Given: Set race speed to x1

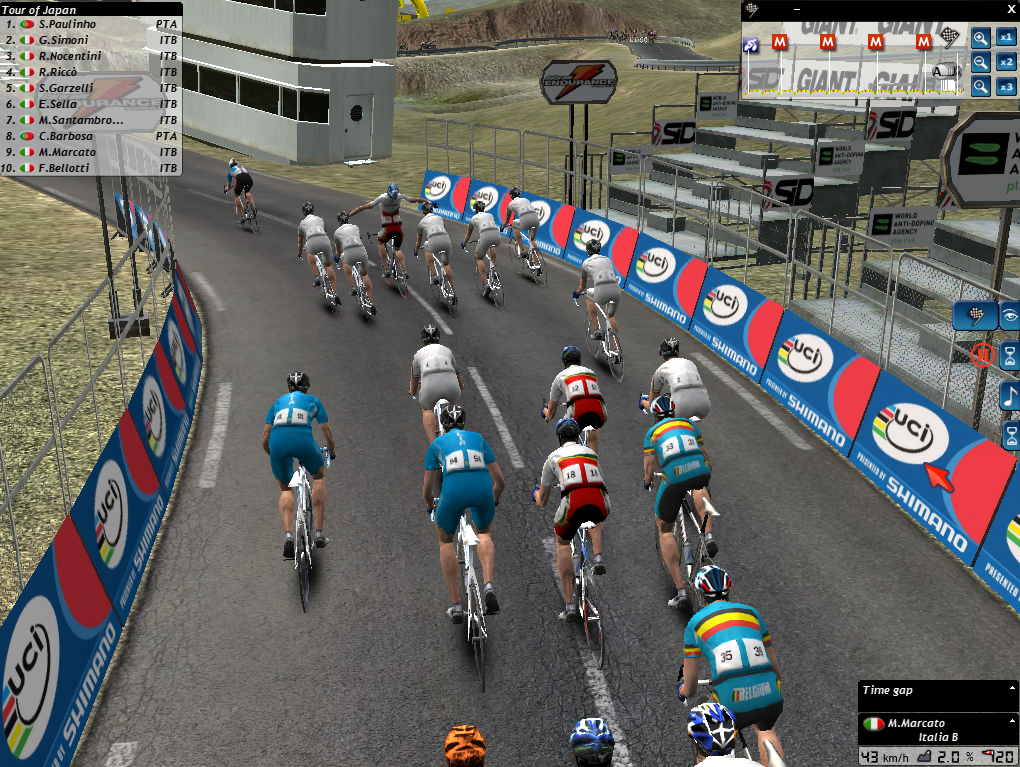Looking at the screenshot, I should pos(1007,38).
